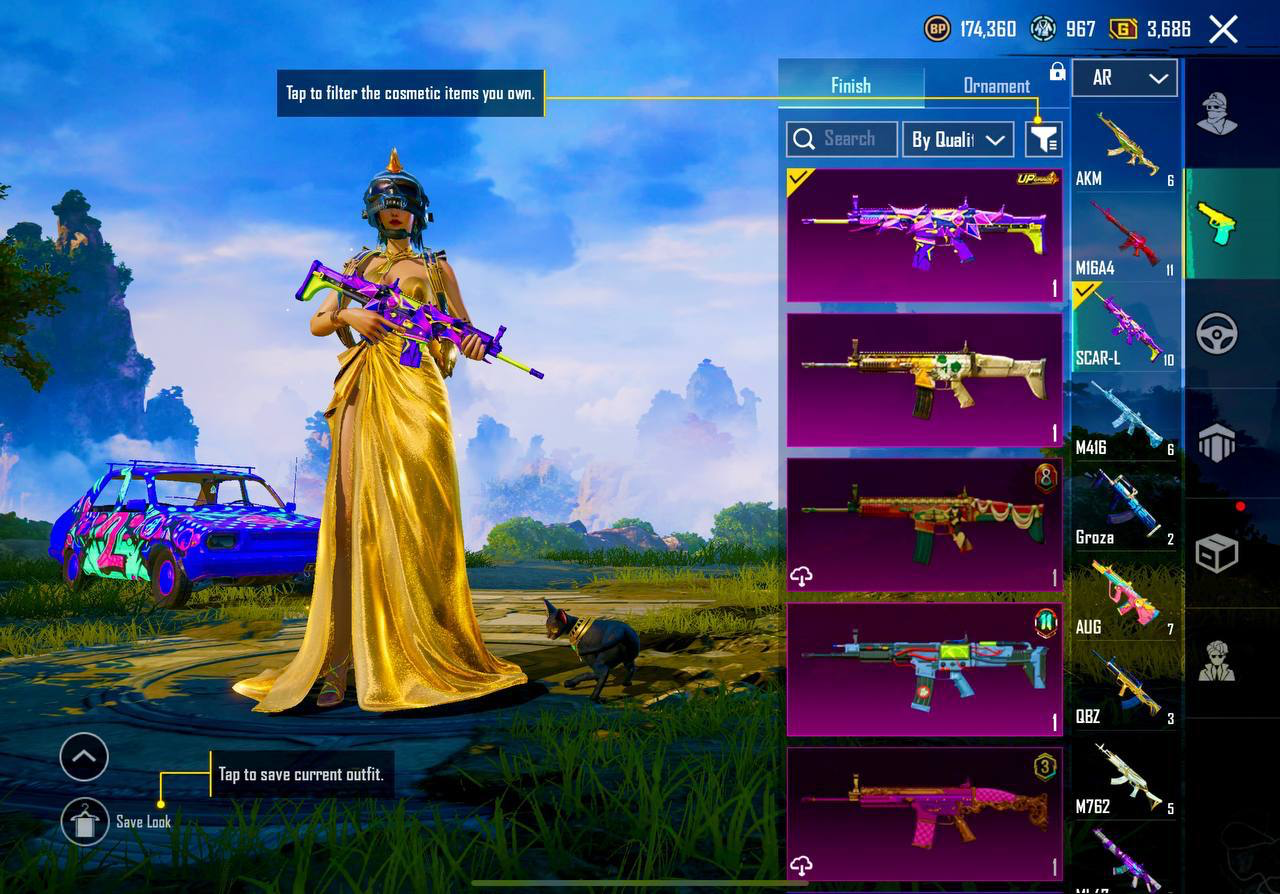Select the purple and yellow SCAR-L finish
Viewport: 1280px width, 894px height.
click(924, 236)
